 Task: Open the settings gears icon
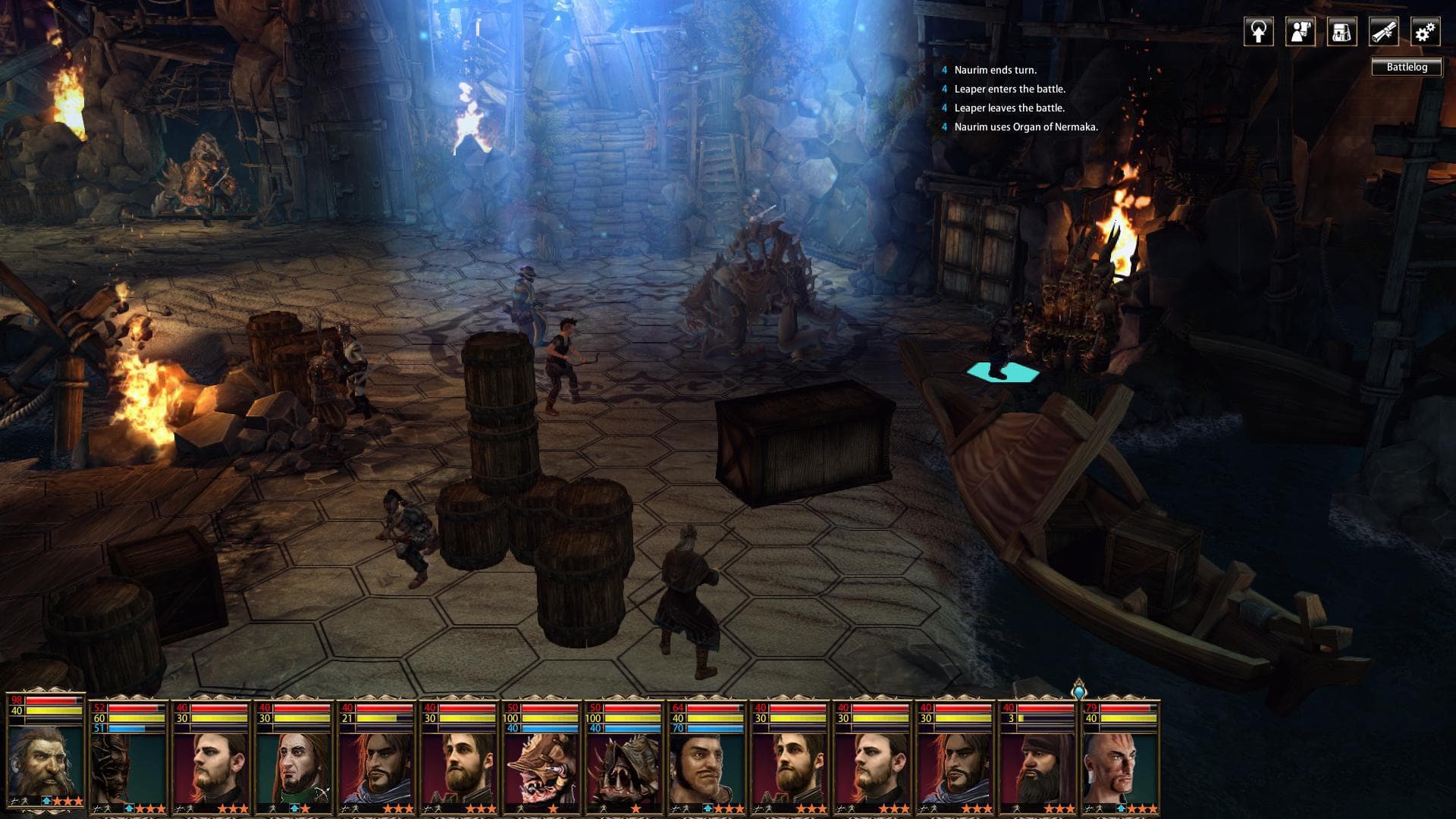tap(1424, 32)
